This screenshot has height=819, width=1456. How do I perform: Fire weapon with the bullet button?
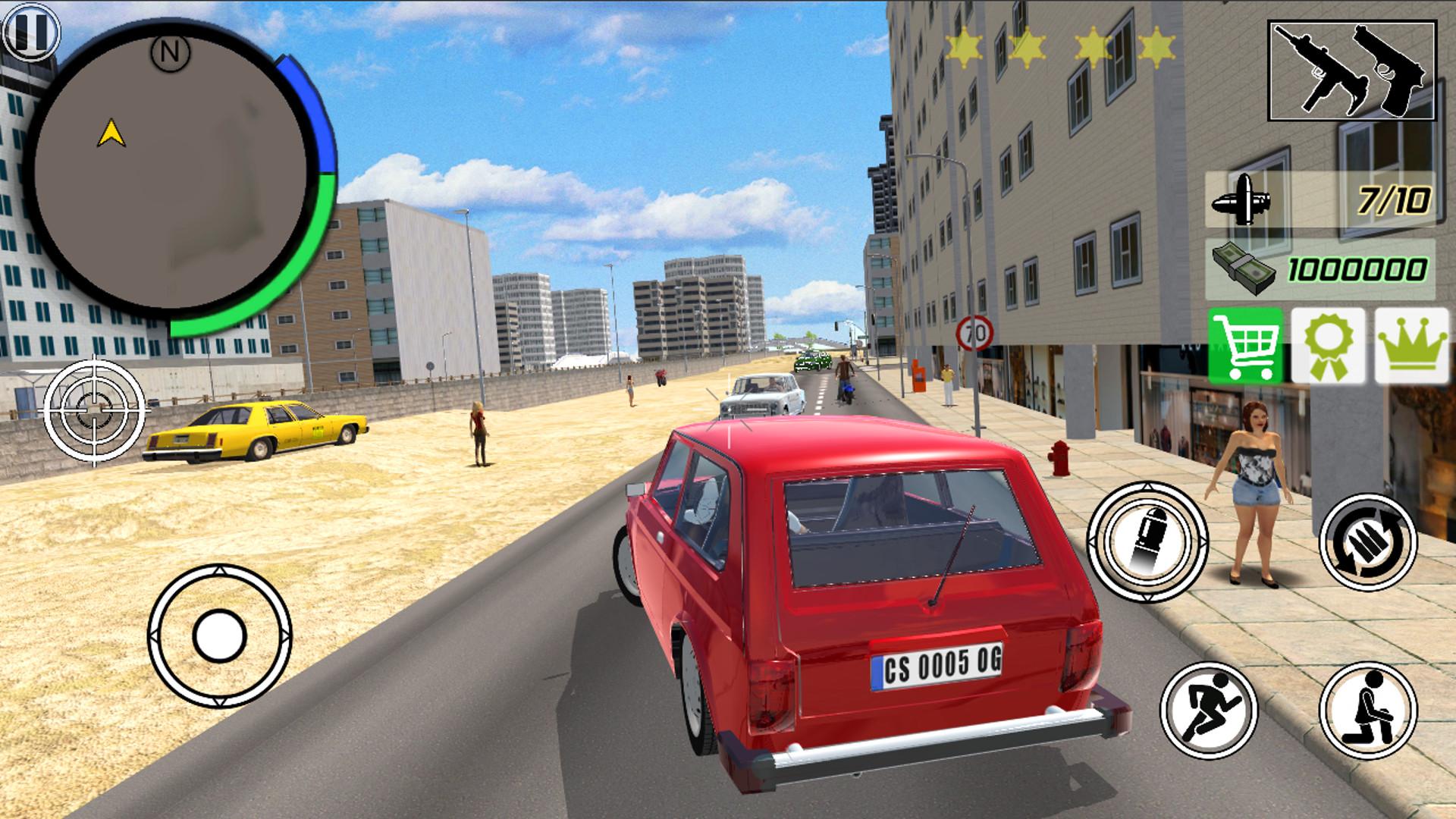point(1147,541)
